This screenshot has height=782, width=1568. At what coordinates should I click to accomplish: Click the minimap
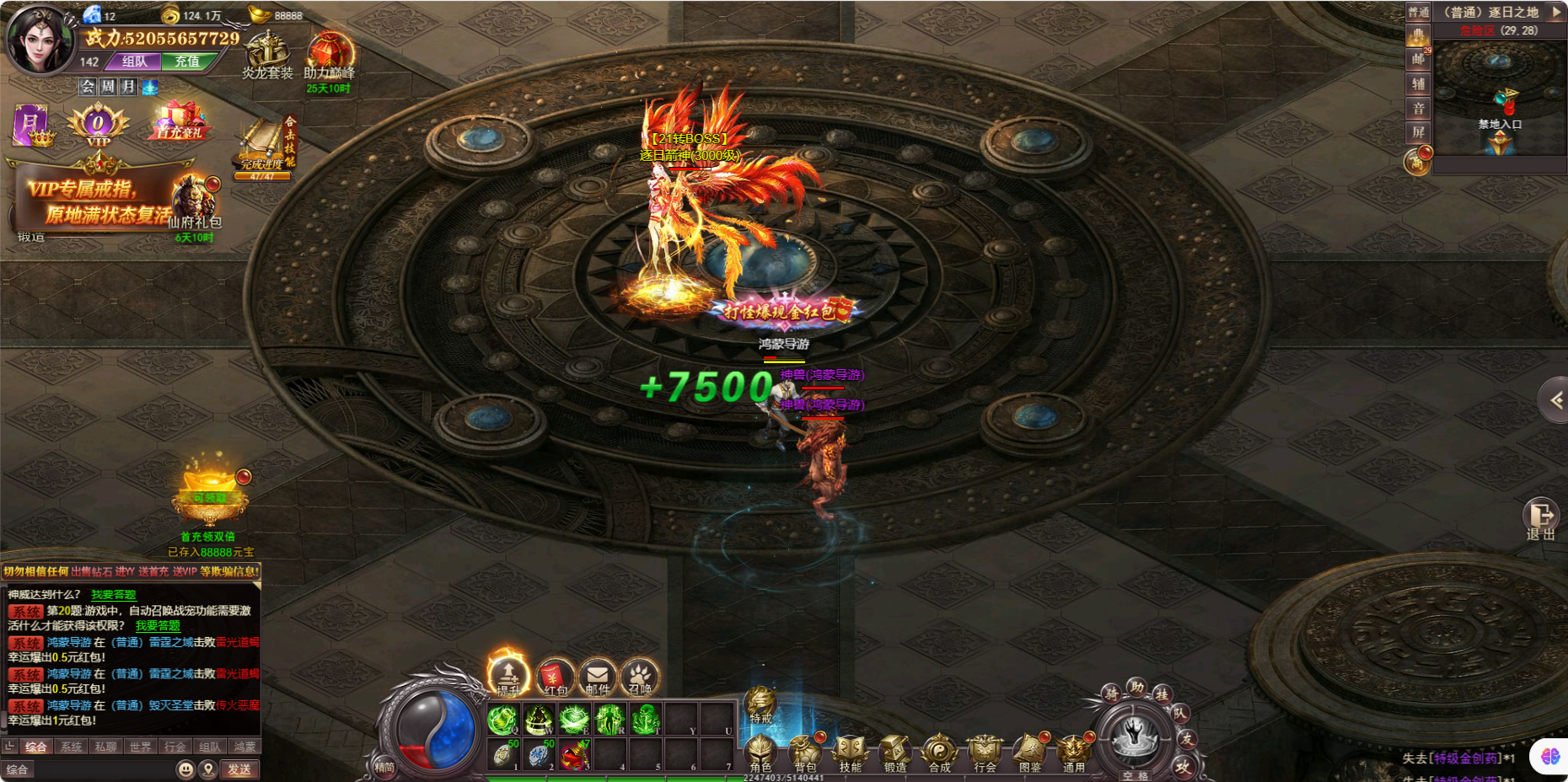(x=1498, y=97)
